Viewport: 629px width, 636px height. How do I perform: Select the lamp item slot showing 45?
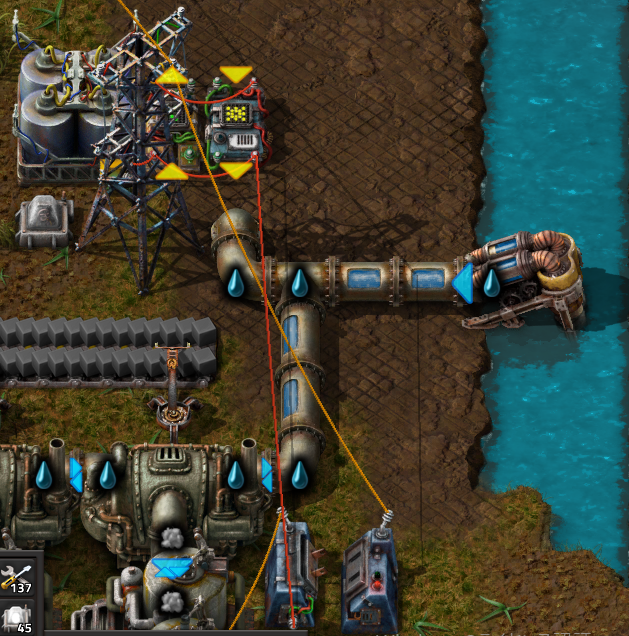tap(19, 619)
